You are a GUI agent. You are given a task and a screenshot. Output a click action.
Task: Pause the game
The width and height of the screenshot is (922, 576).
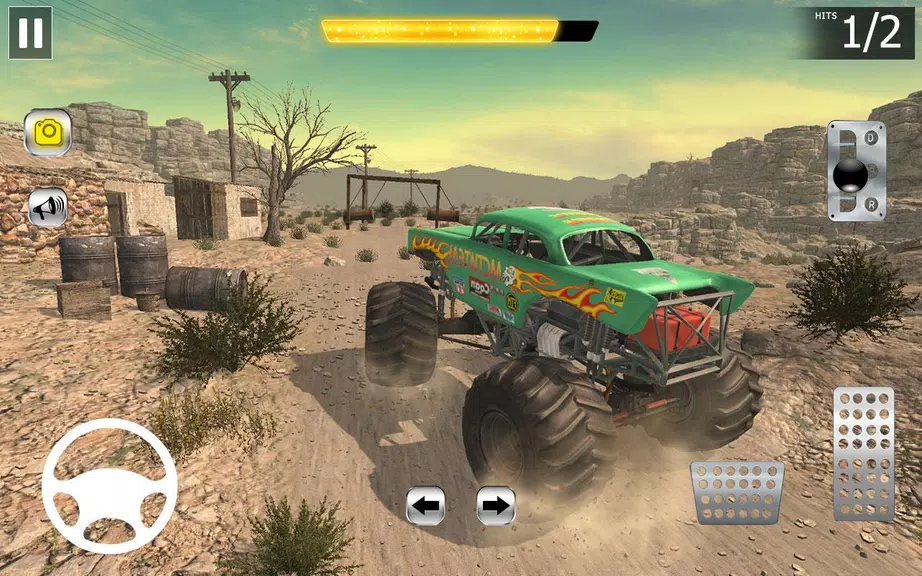(x=30, y=33)
